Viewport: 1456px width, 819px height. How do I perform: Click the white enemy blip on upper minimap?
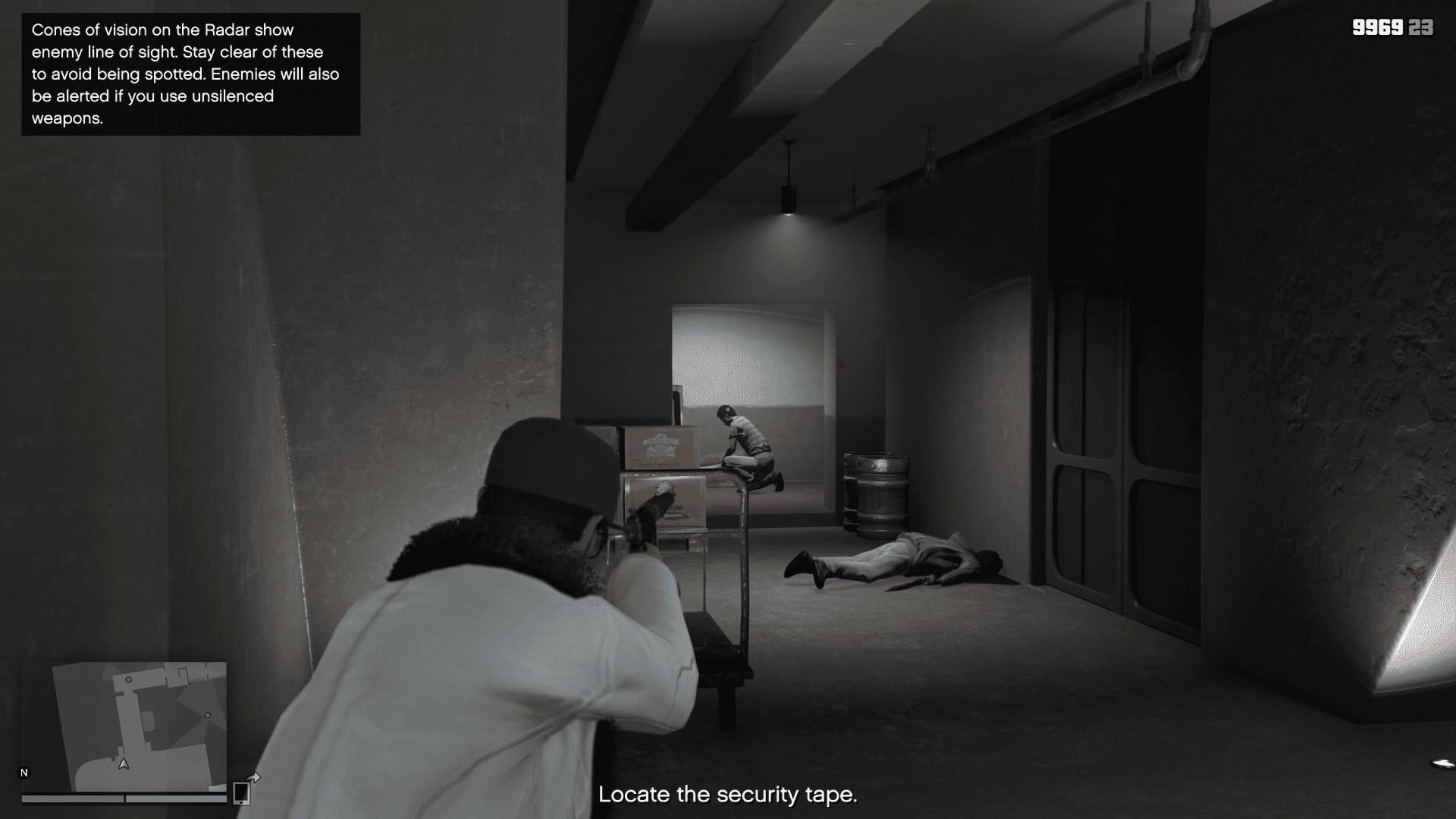(129, 680)
